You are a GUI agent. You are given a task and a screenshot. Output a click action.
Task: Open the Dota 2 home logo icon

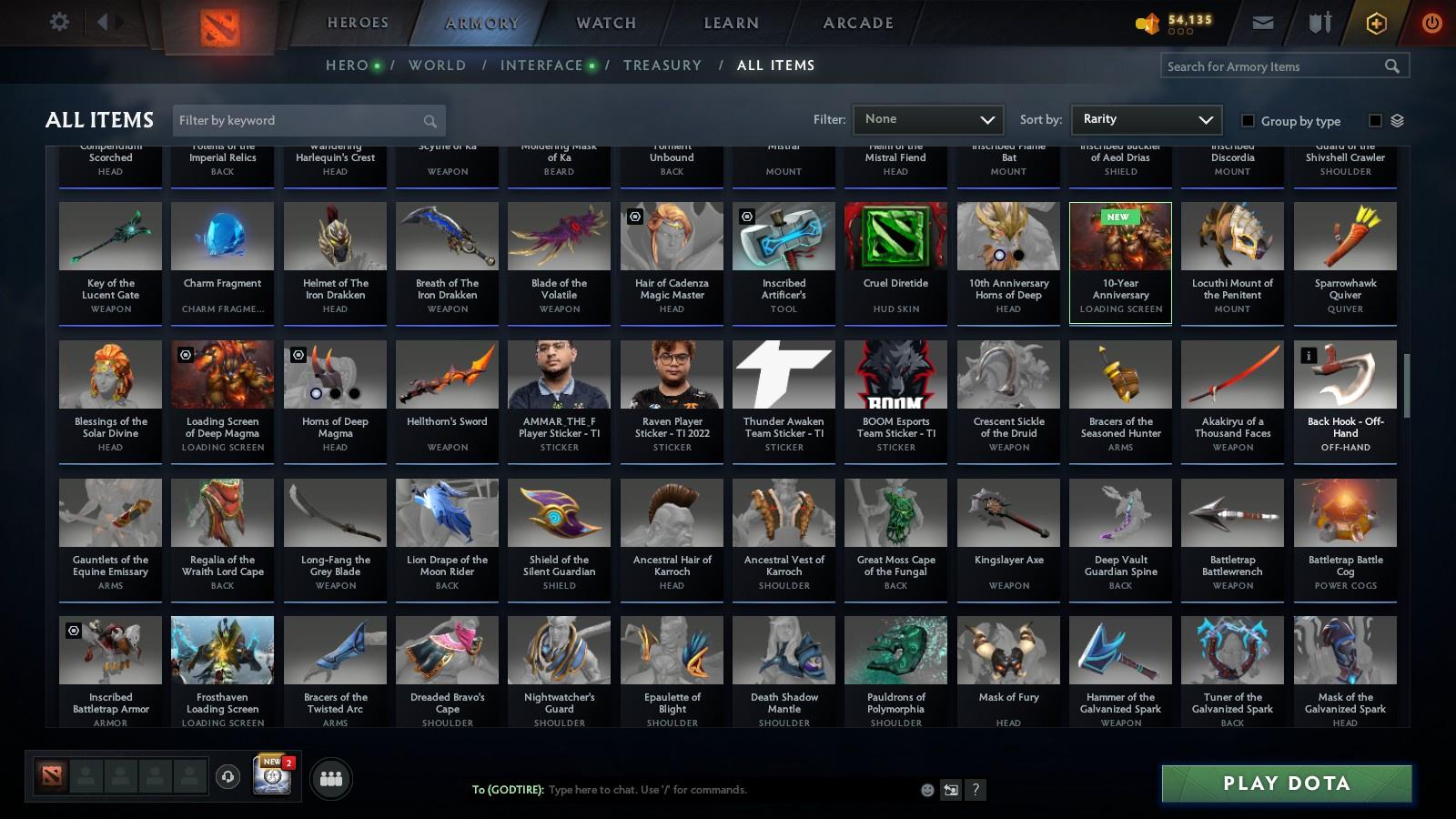click(x=221, y=25)
